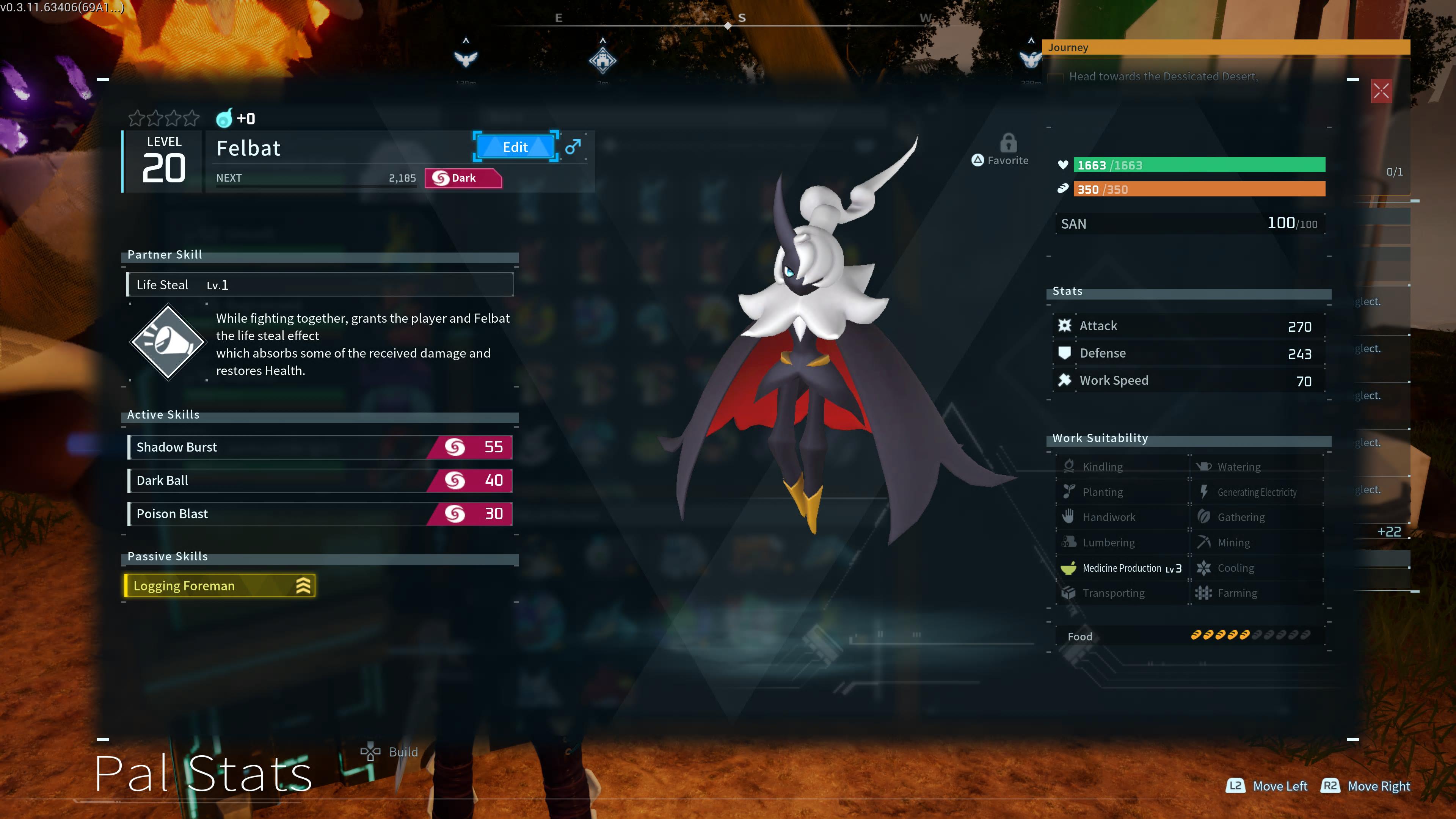Choose the Poison Blast active skill

point(320,514)
